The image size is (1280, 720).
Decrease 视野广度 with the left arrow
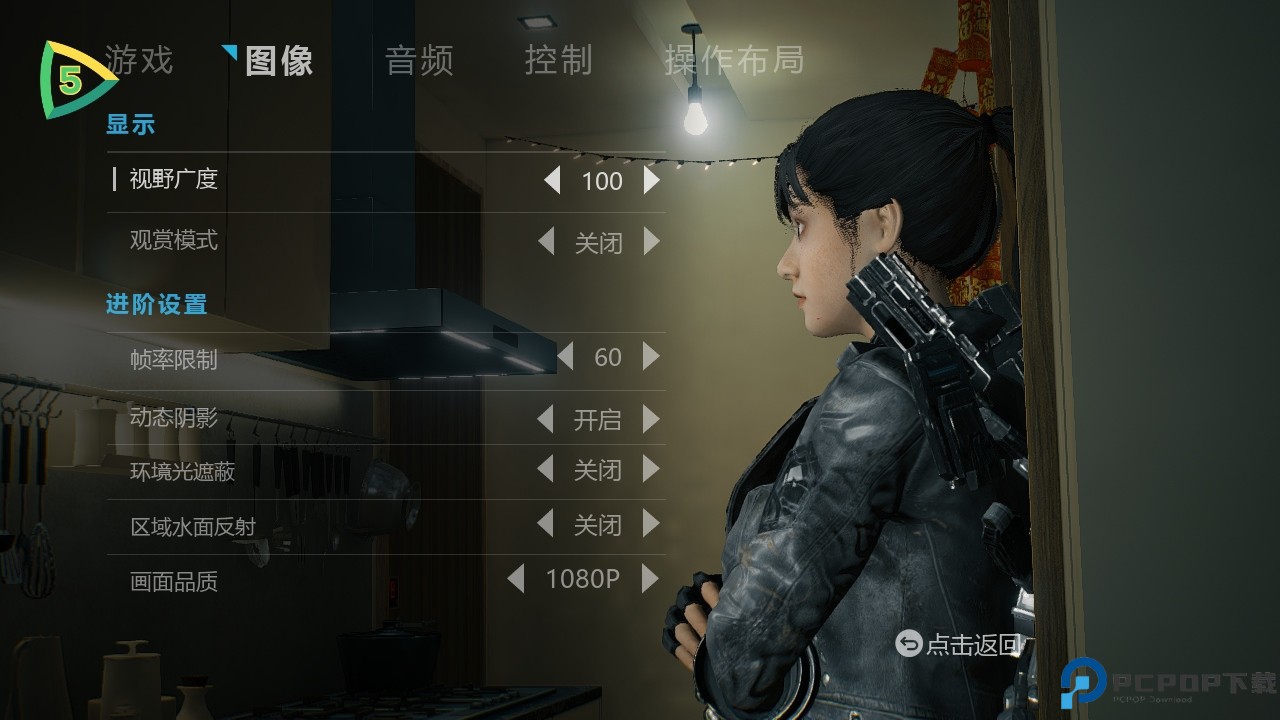click(x=552, y=181)
